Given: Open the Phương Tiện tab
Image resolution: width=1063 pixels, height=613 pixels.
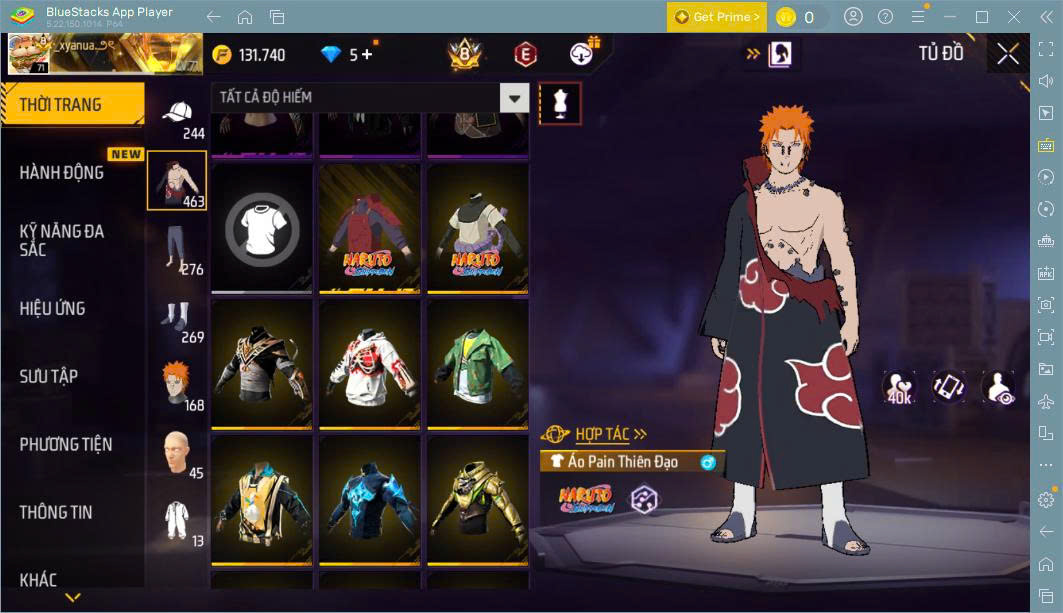Looking at the screenshot, I should coord(66,444).
